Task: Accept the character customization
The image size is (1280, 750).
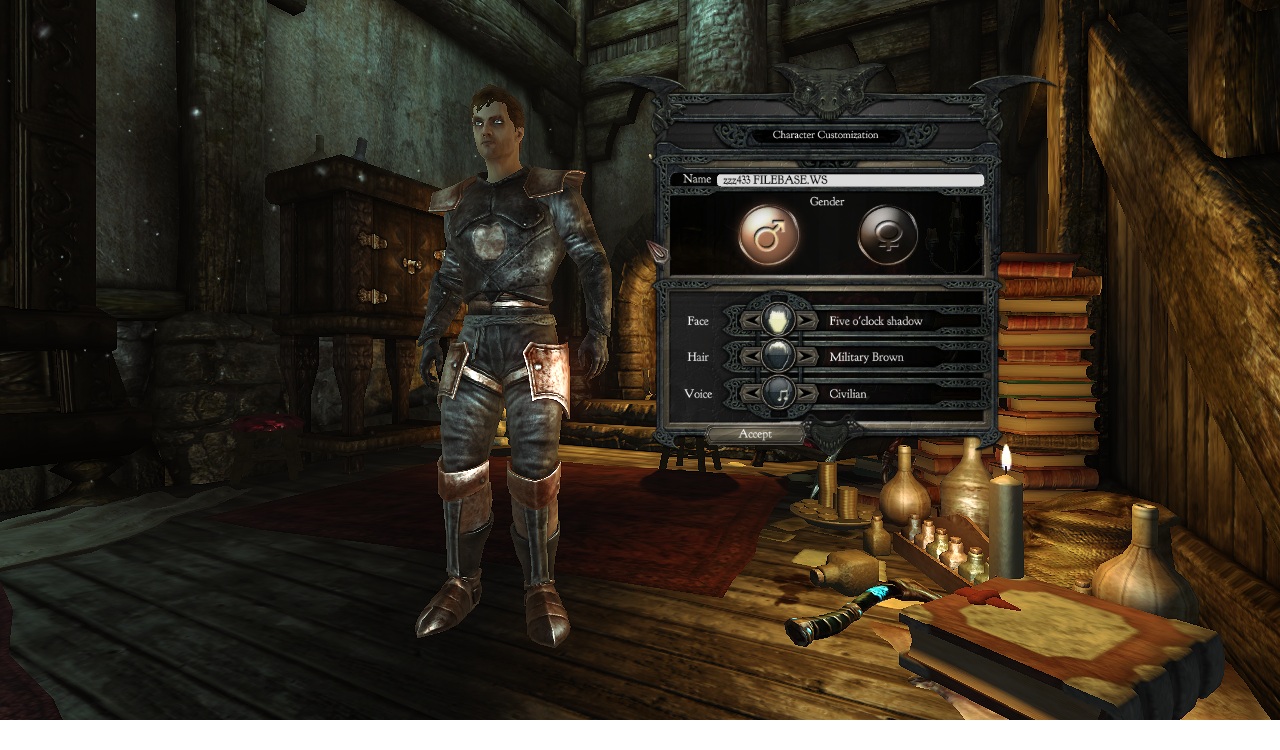Action: [x=755, y=434]
